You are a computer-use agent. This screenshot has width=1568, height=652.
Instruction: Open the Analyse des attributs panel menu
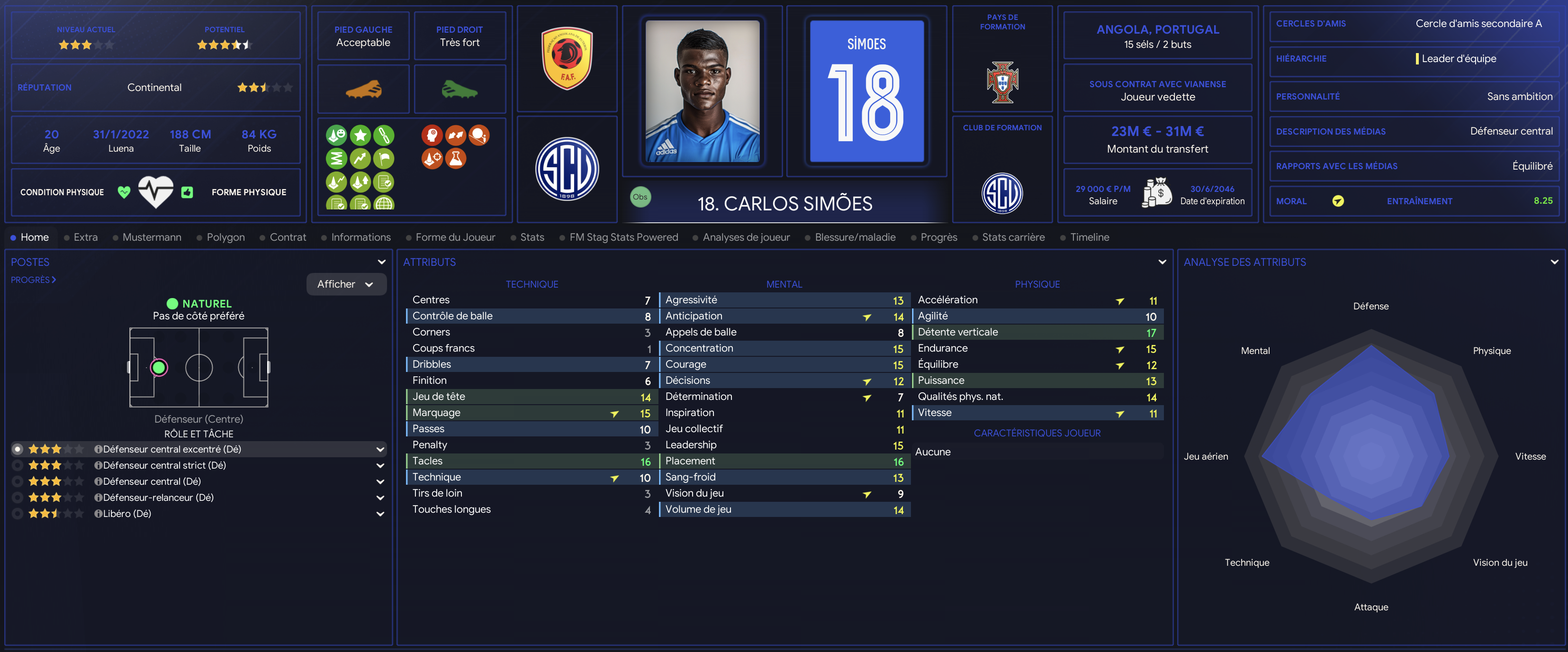tap(1554, 263)
